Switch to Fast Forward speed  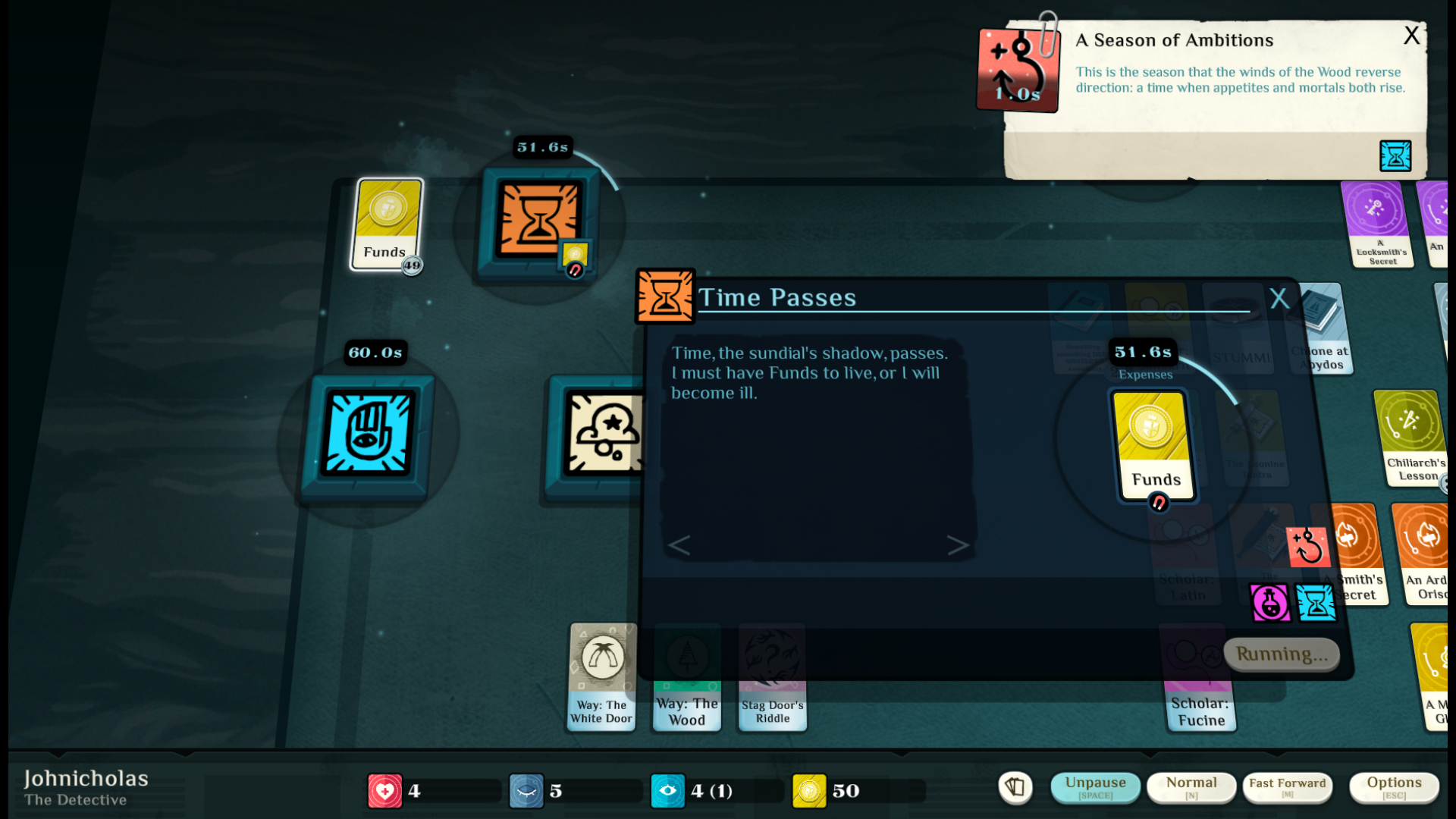coord(1287,787)
